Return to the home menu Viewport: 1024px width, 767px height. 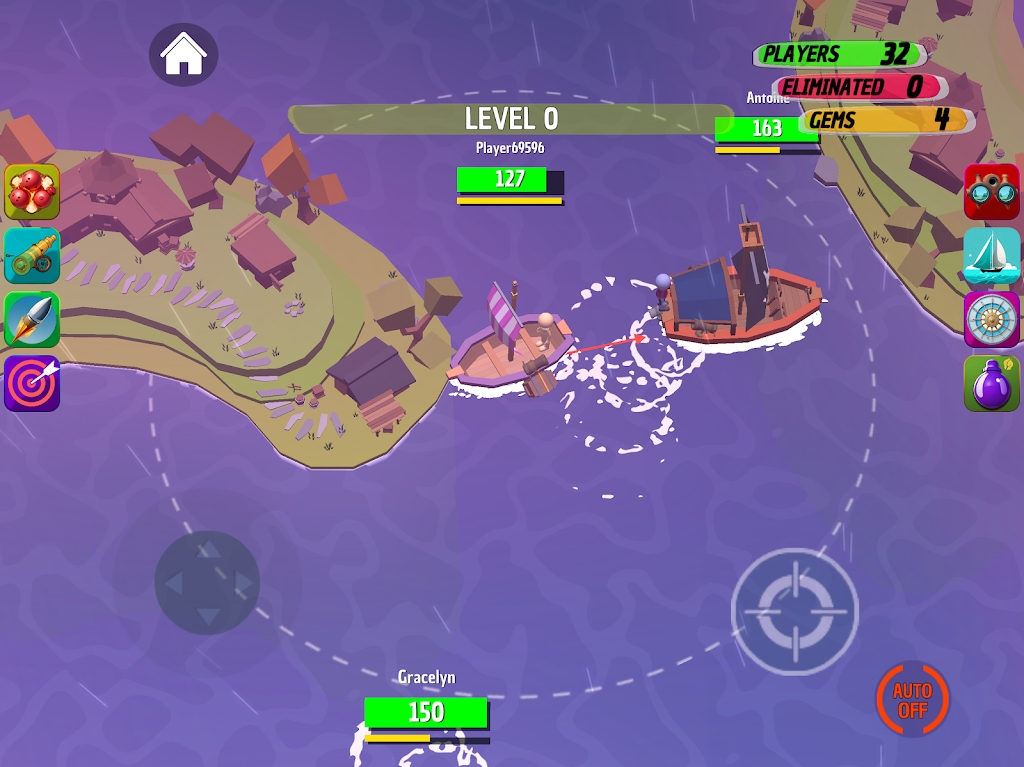click(184, 53)
